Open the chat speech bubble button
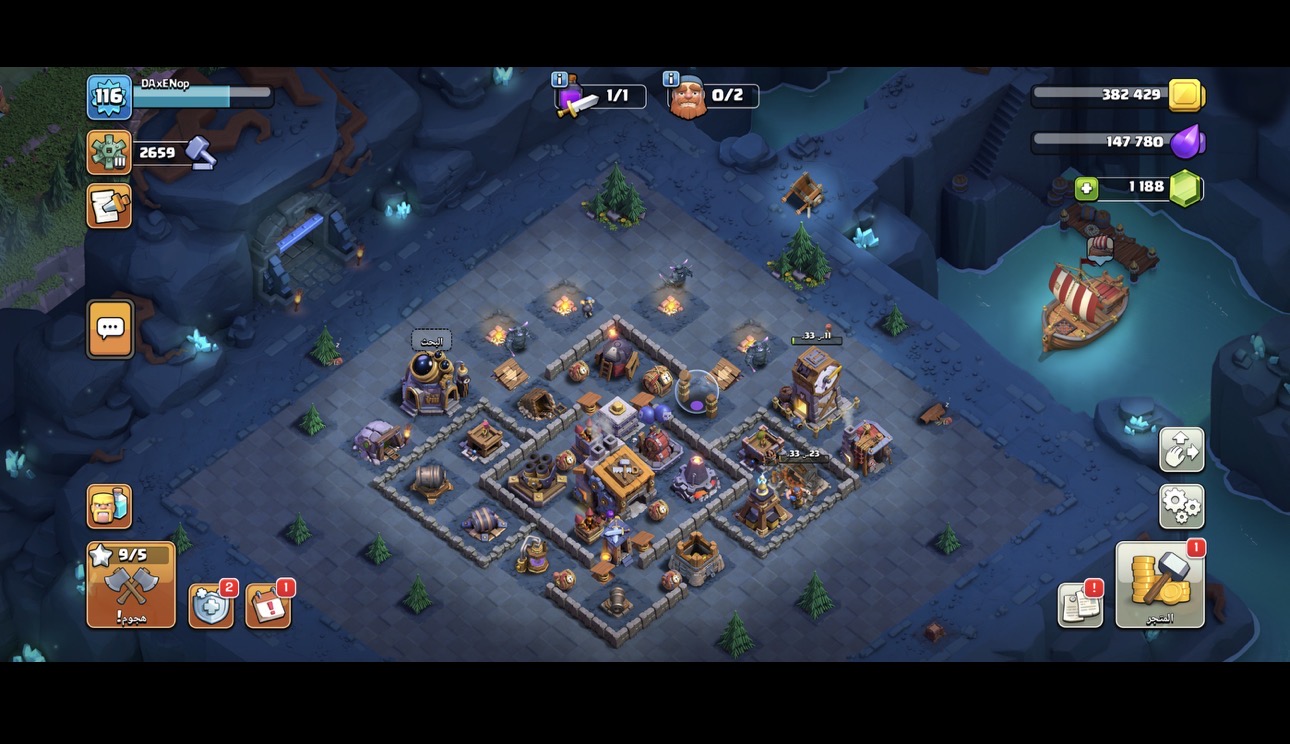 (x=110, y=328)
